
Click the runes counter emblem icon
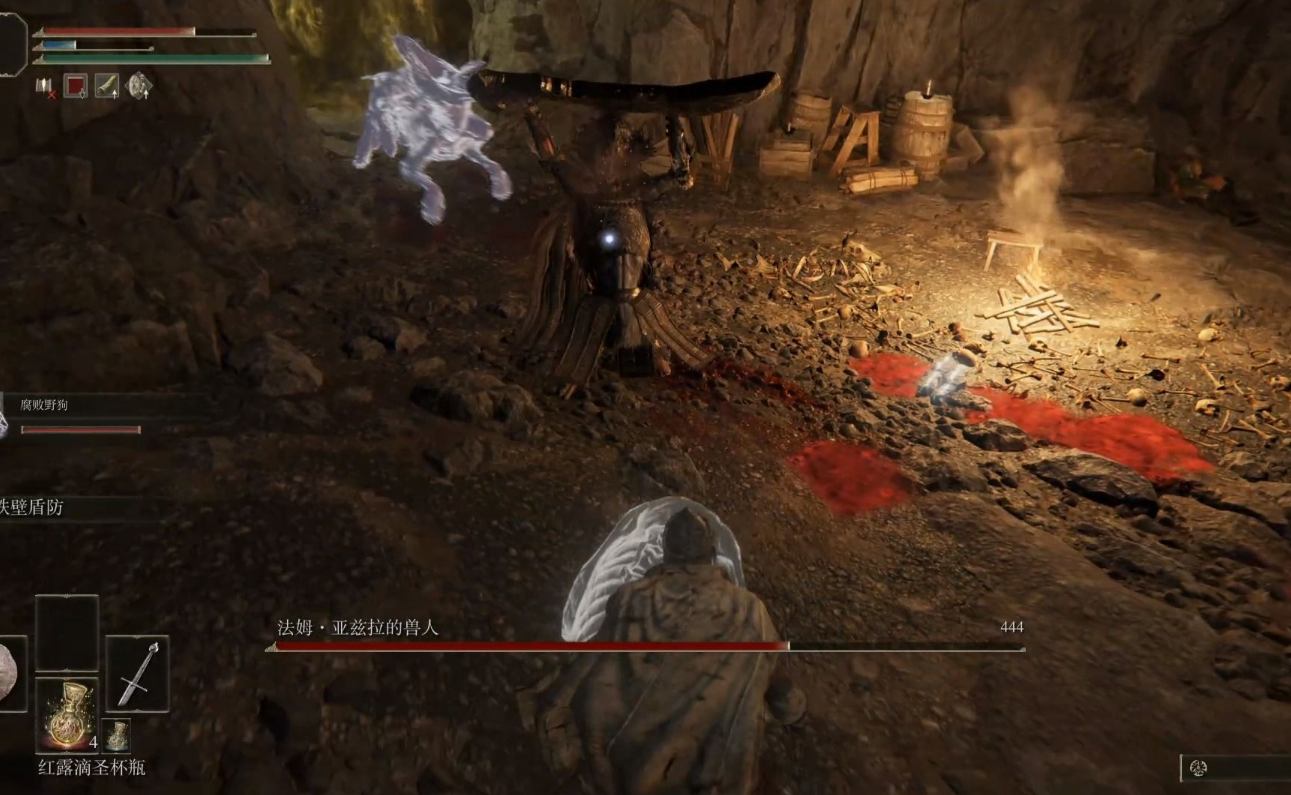click(1199, 768)
